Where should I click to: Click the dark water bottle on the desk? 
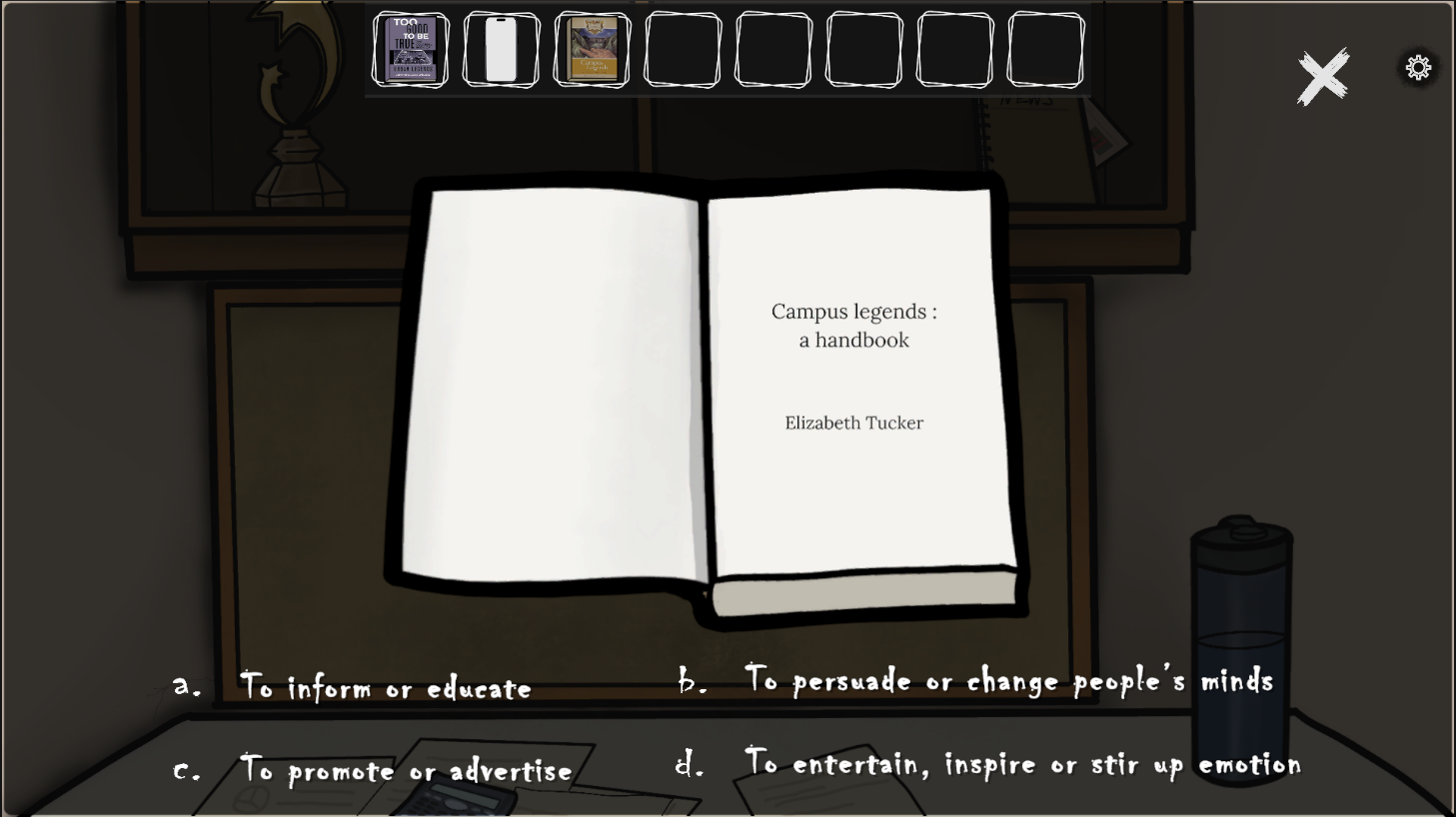pos(1240,649)
